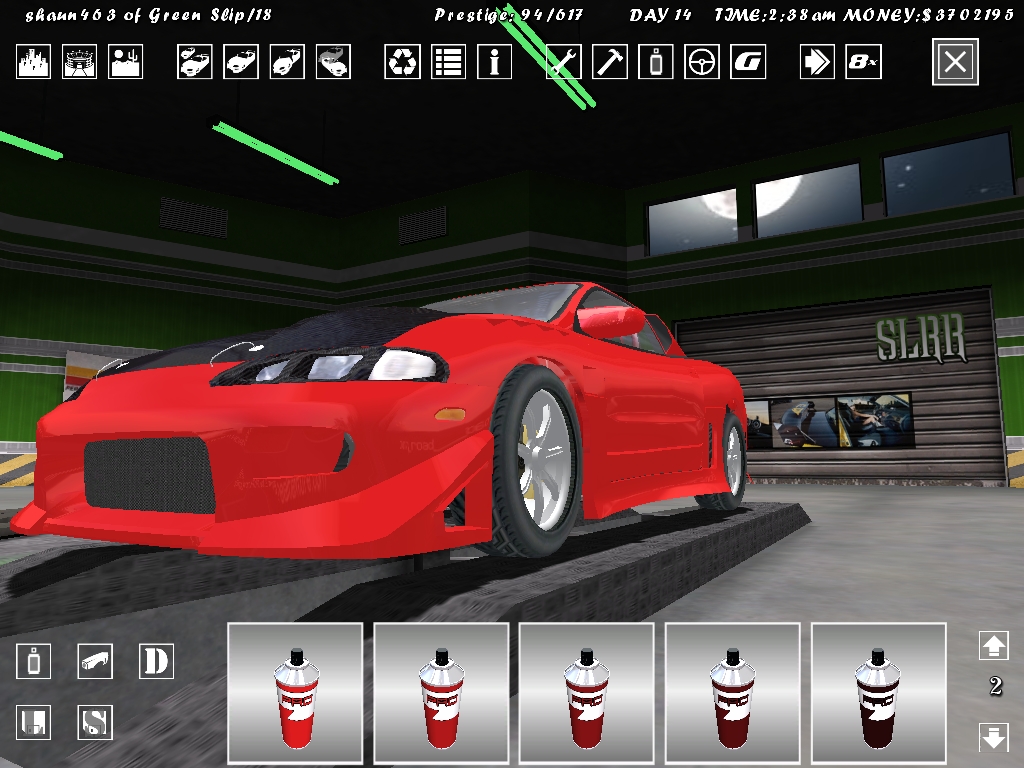Go to previous paint page with up arrow
This screenshot has width=1024, height=768.
pos(993,645)
